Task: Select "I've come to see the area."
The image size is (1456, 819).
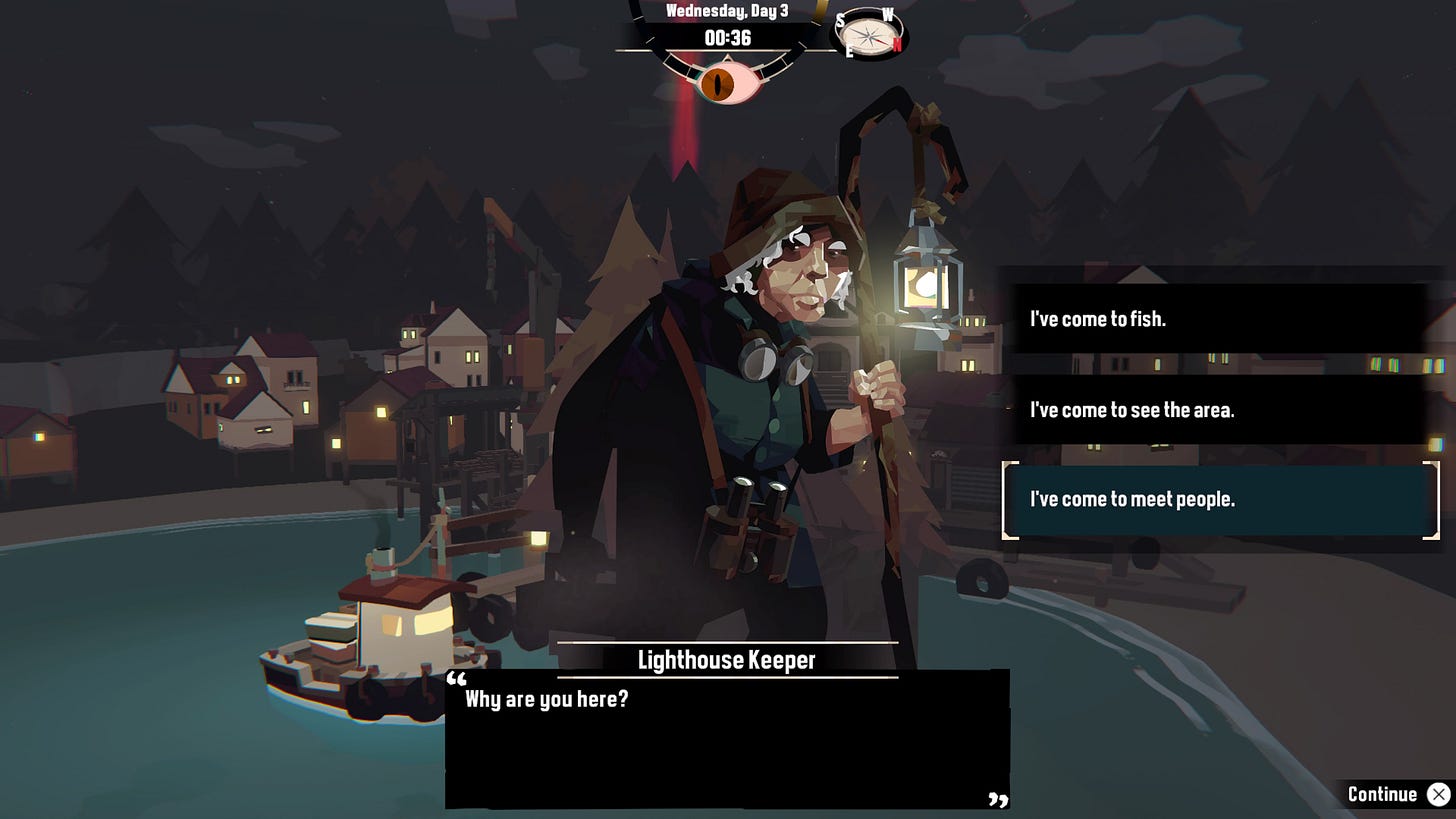Action: click(1218, 409)
